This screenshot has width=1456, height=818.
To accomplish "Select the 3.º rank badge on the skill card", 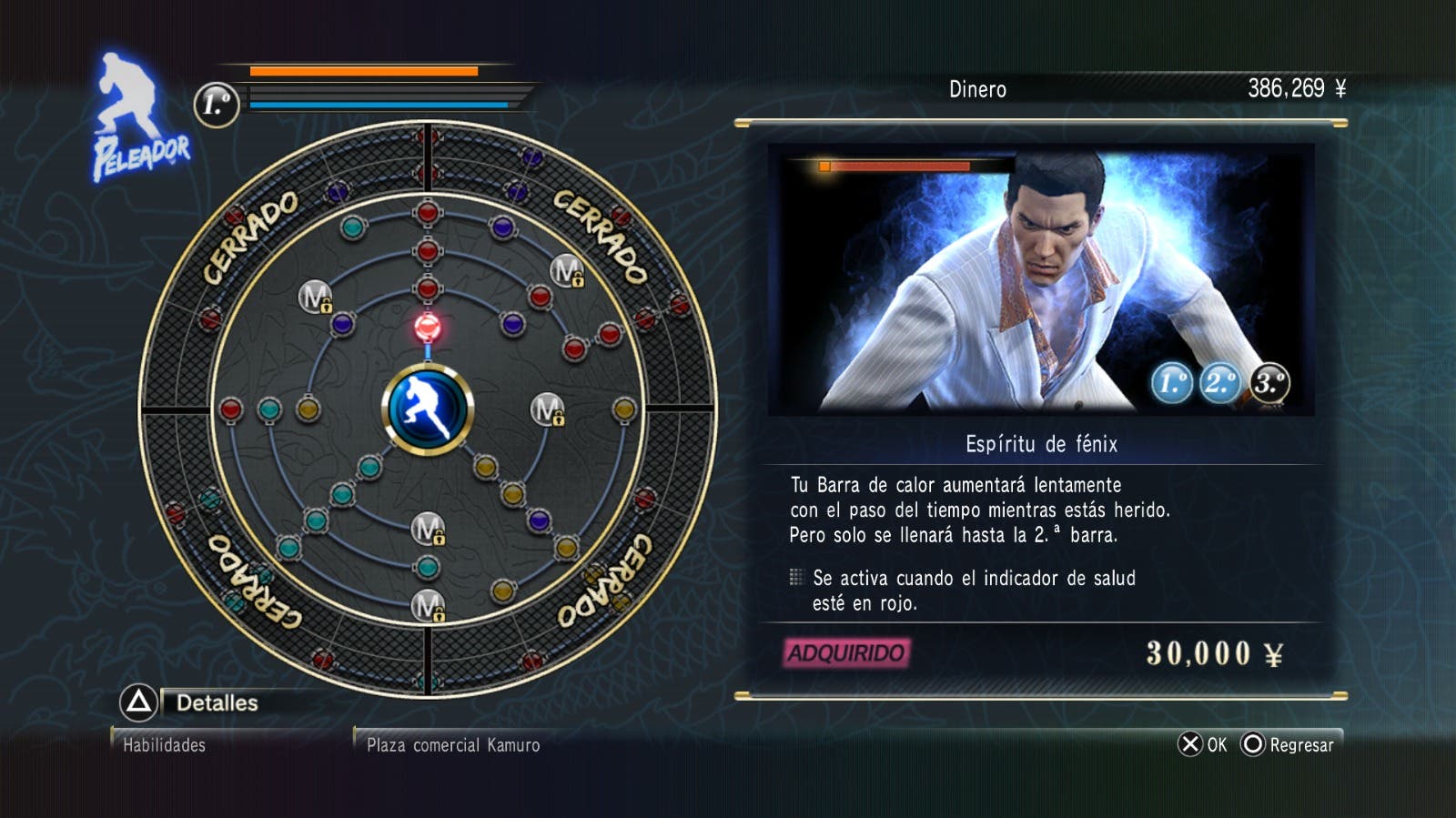I will [1269, 383].
